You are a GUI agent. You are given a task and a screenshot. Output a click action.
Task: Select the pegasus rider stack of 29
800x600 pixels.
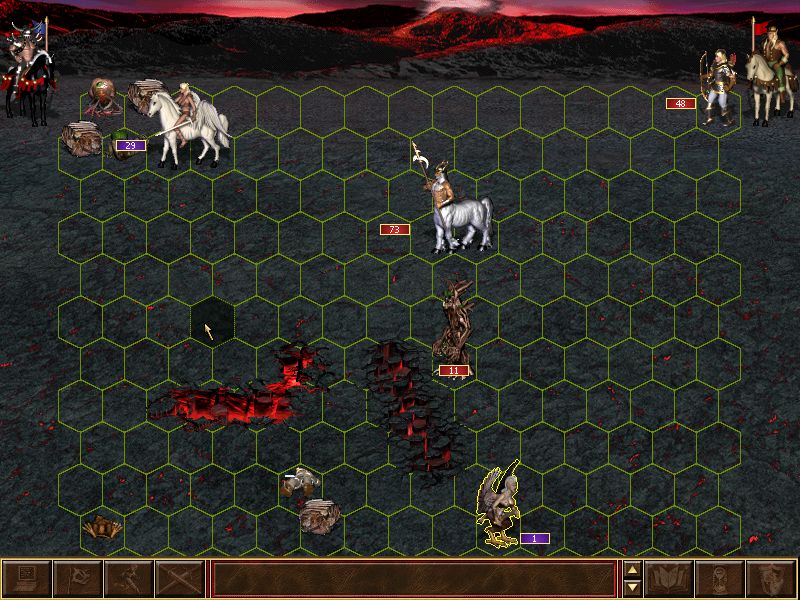point(188,125)
